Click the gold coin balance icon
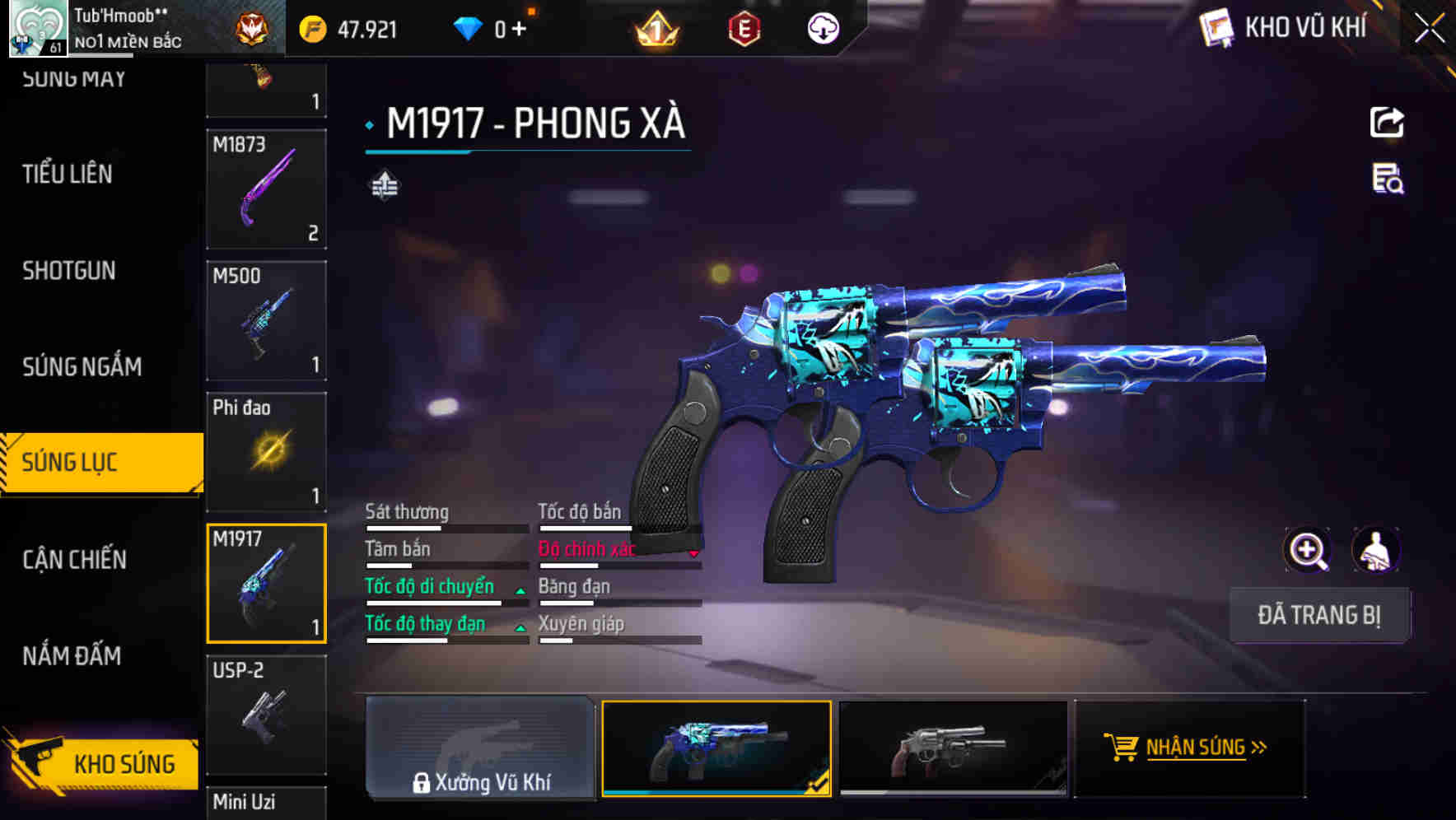The height and width of the screenshot is (820, 1456). pos(311,29)
